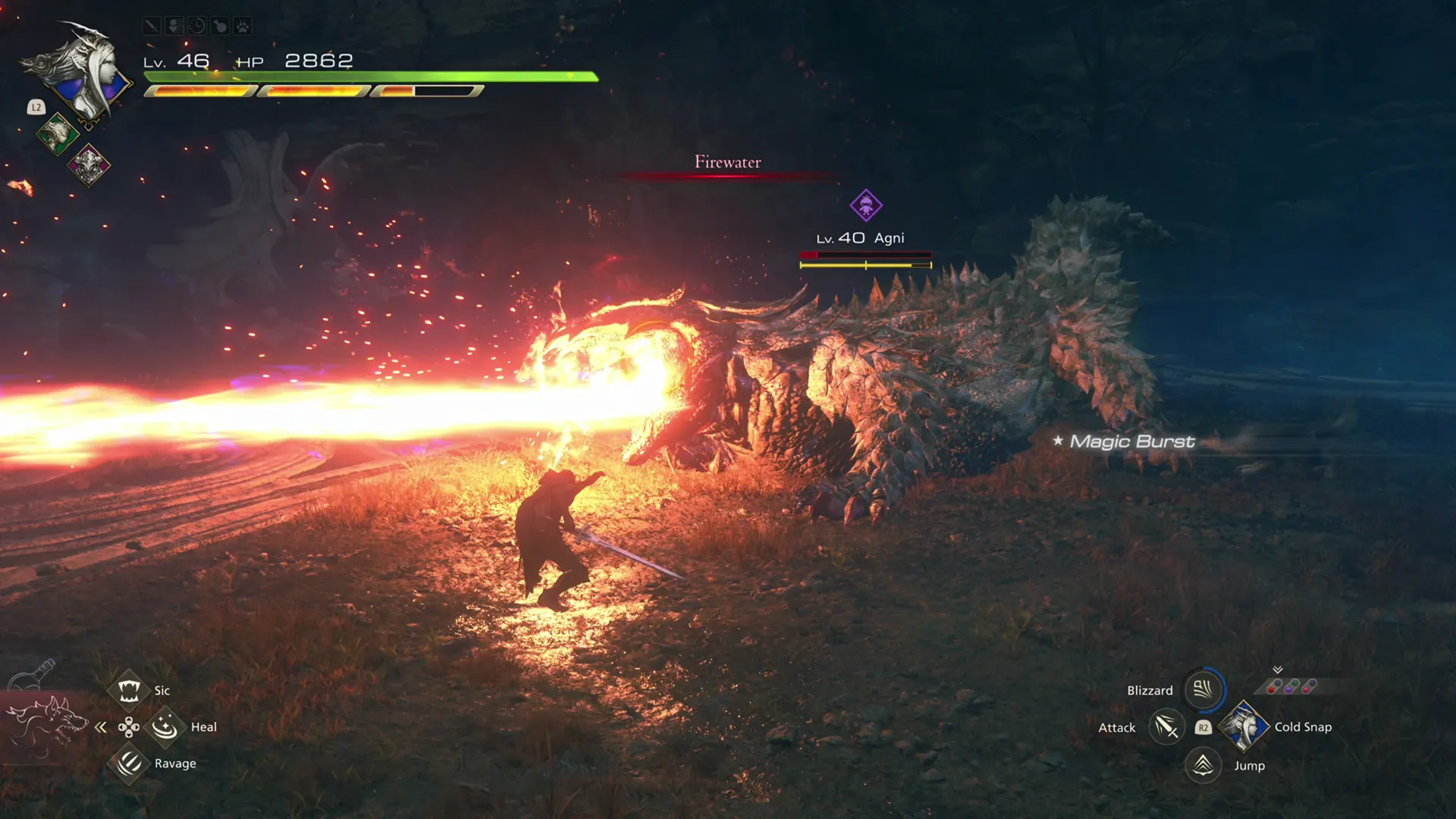Click the clock icon among the status icons
The image size is (1456, 819).
[196, 26]
